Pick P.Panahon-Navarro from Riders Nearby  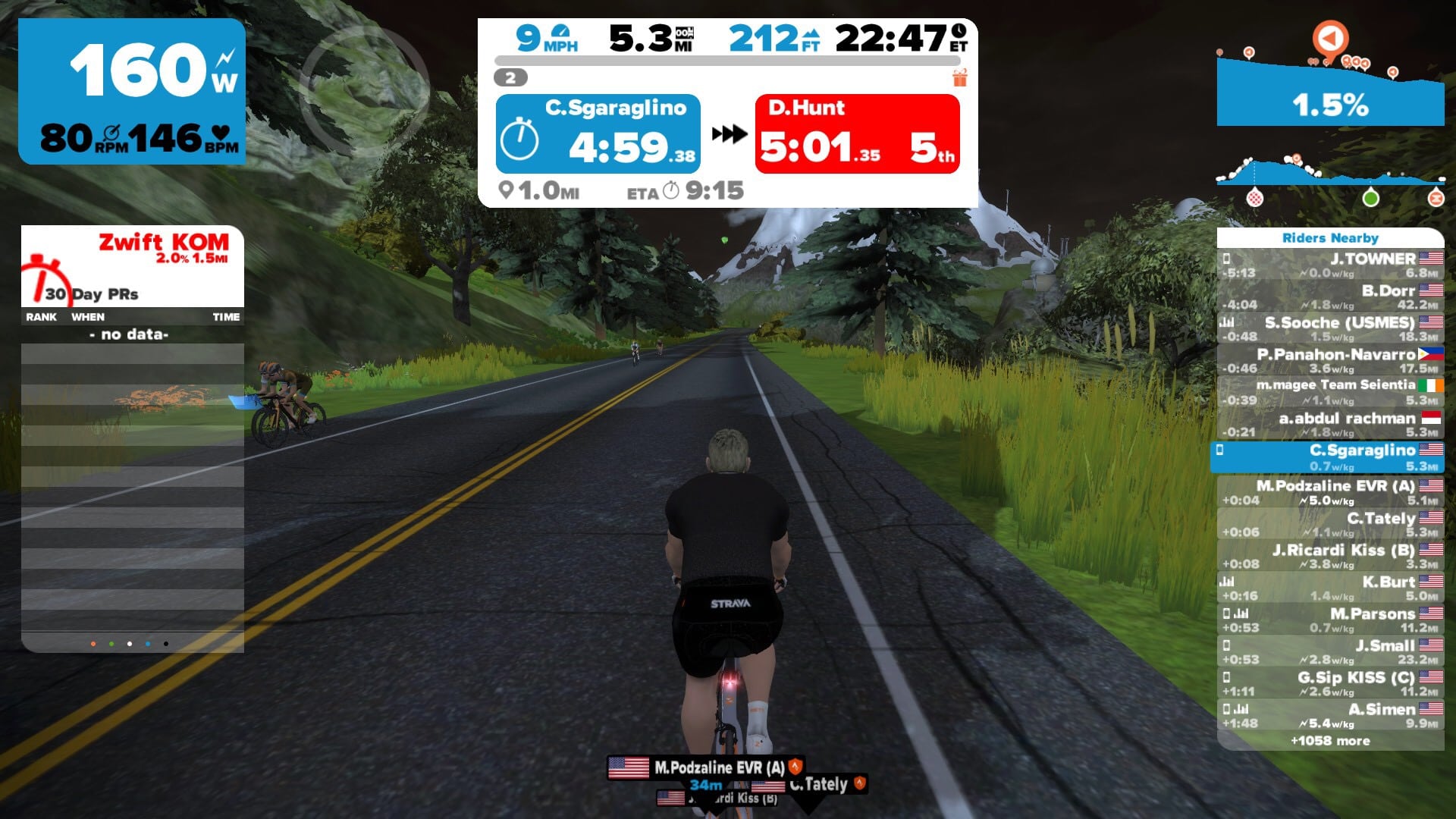[1330, 360]
